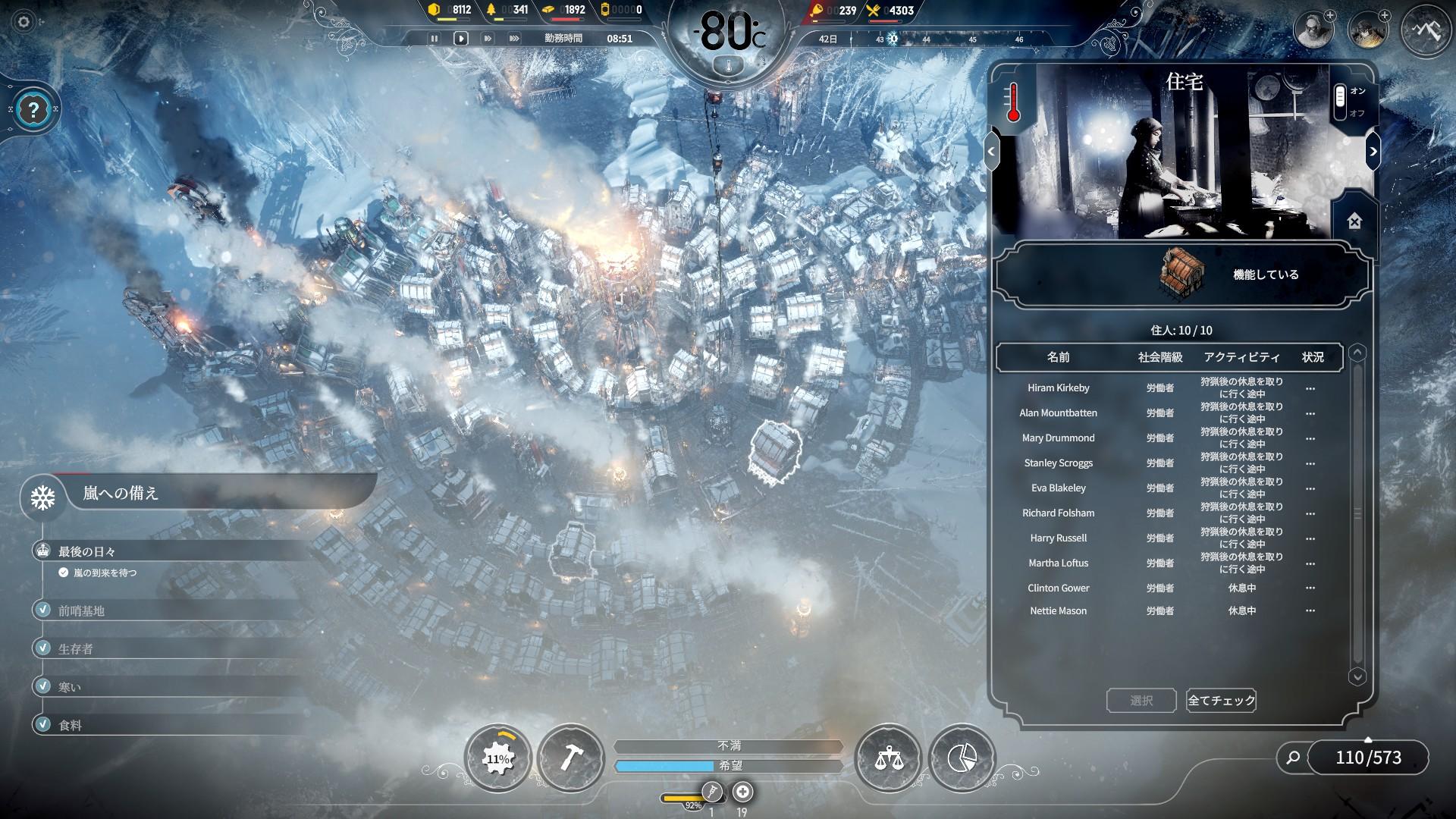Select resident Hiram Kirkeby row
Screen dimensions: 1456x819
click(x=1058, y=388)
